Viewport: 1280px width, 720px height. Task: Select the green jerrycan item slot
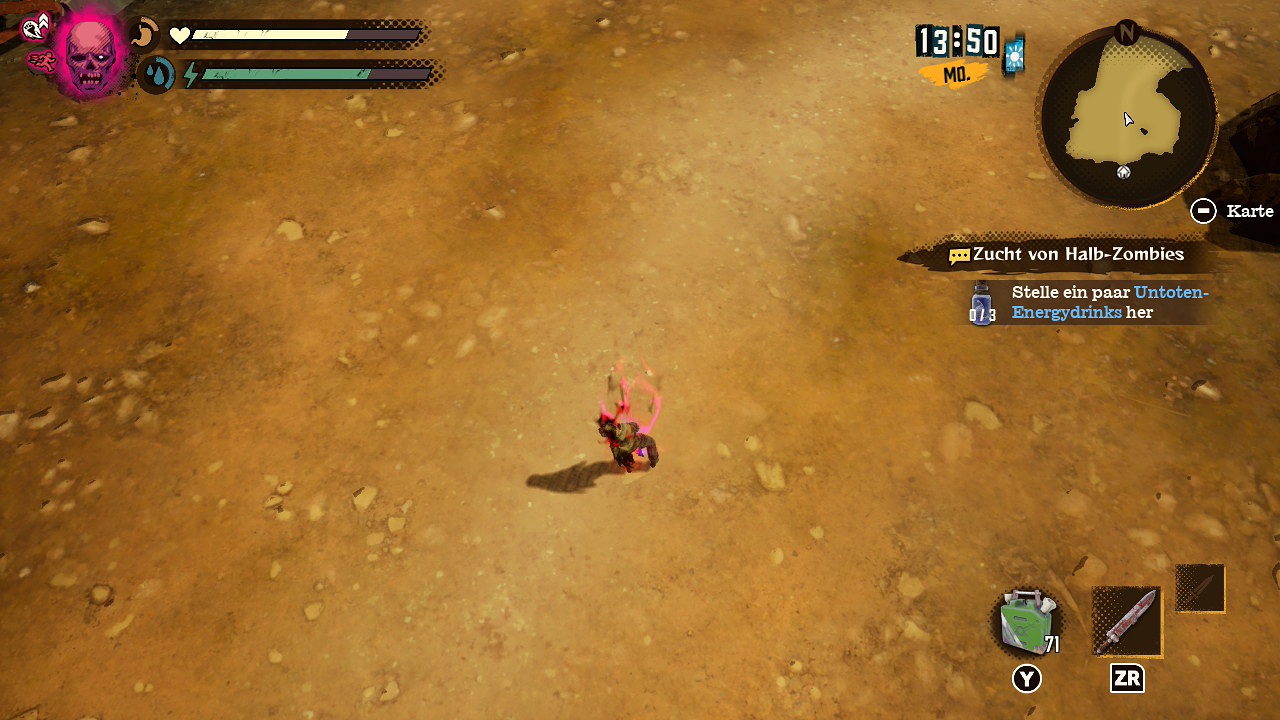pyautogui.click(x=1026, y=621)
